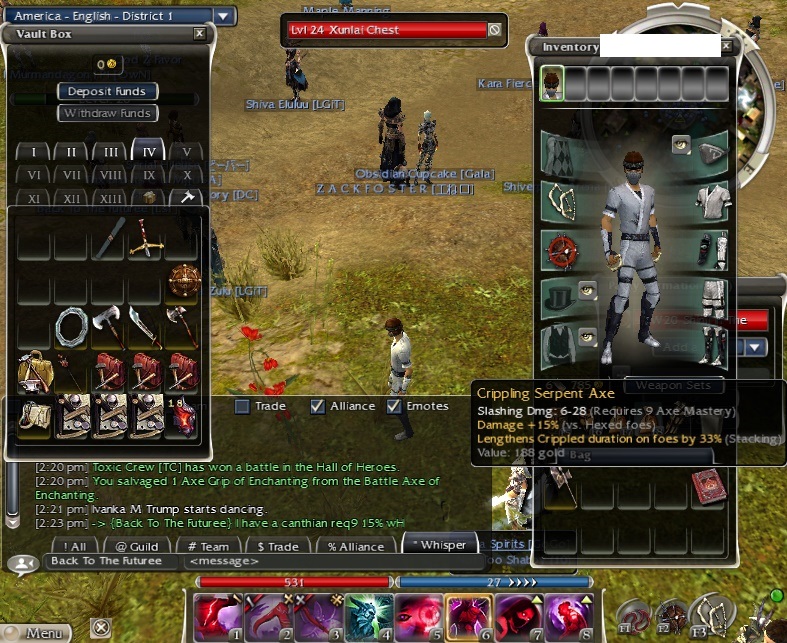Uncheck the Emotes chat filter
This screenshot has width=787, height=643.
click(x=394, y=406)
